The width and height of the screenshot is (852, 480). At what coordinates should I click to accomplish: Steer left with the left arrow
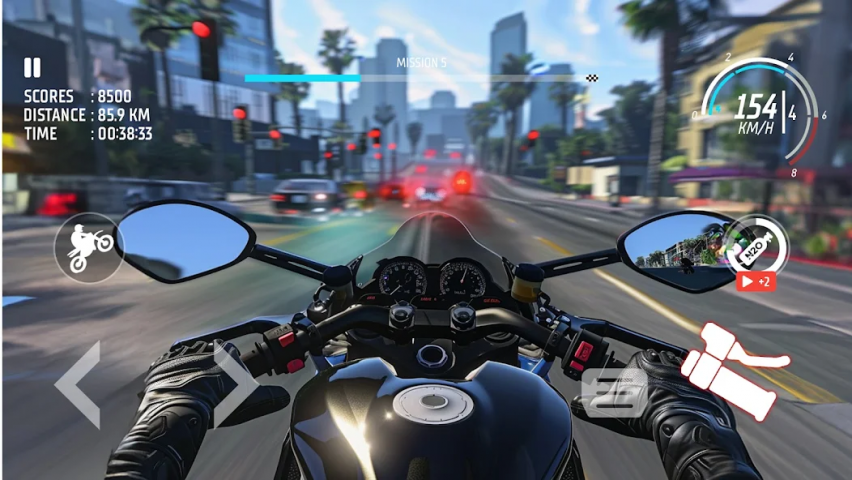click(79, 384)
